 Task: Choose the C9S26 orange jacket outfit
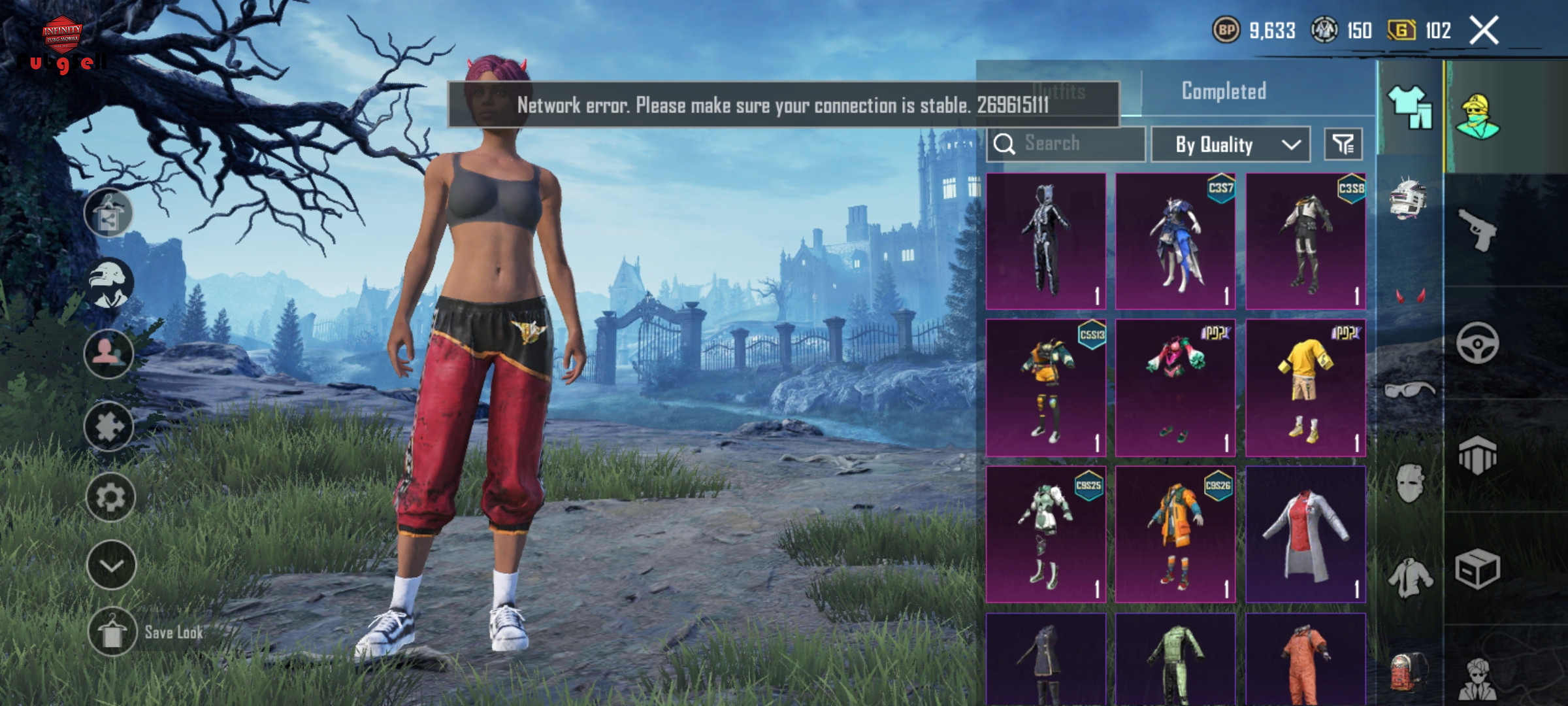click(x=1175, y=534)
